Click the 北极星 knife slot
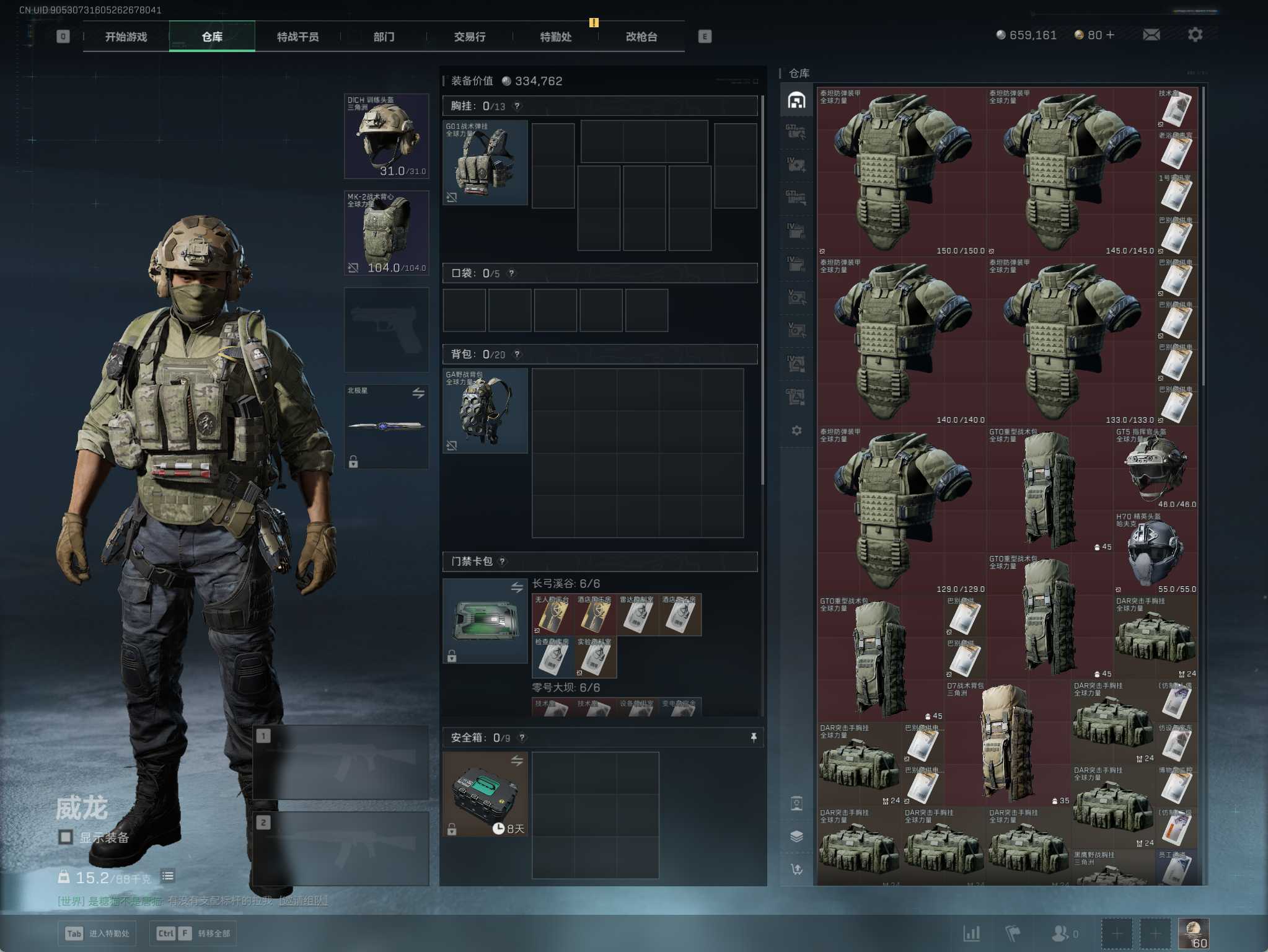1268x952 pixels. (386, 426)
